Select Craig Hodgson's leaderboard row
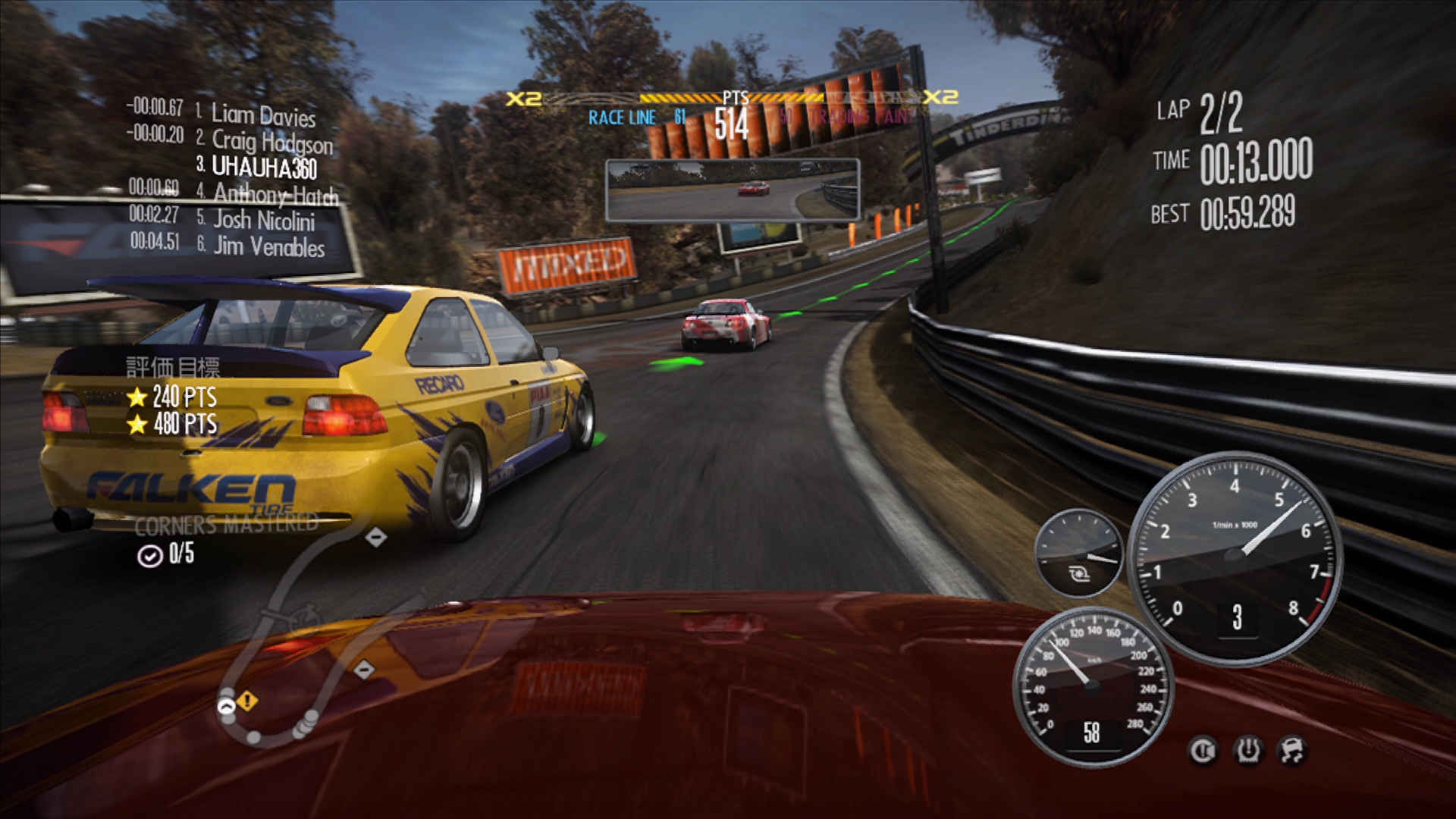The width and height of the screenshot is (1456, 819). (x=271, y=141)
